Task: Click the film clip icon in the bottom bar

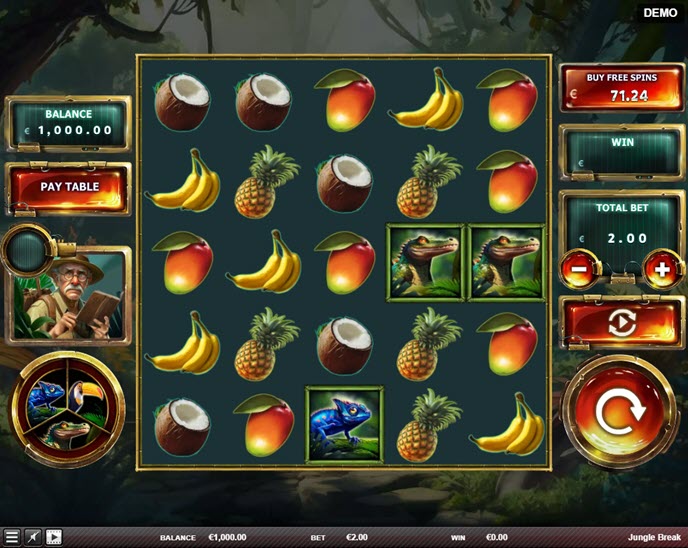Action: pos(54,537)
